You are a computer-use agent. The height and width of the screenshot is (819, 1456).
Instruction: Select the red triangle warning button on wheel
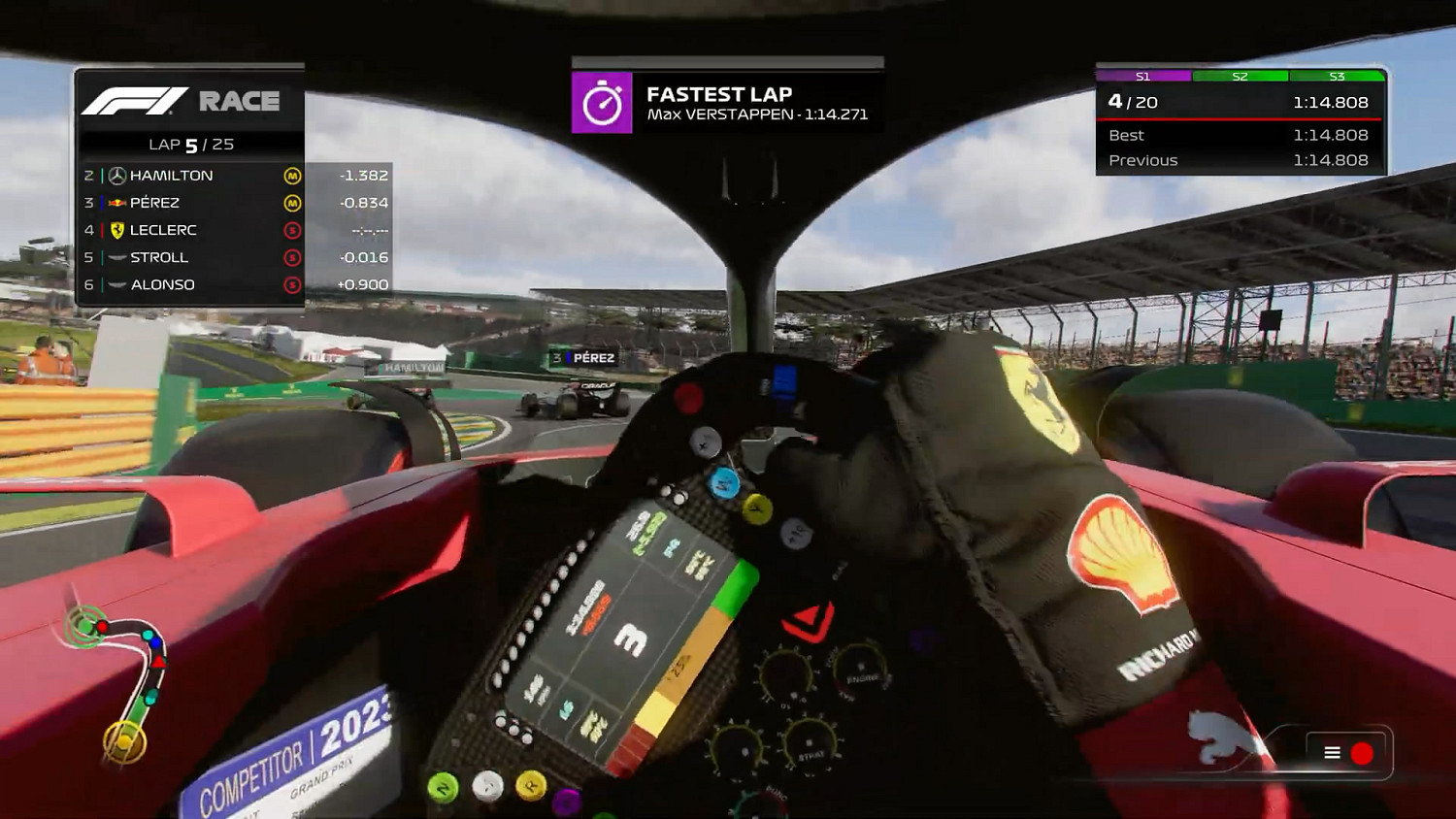coord(807,621)
